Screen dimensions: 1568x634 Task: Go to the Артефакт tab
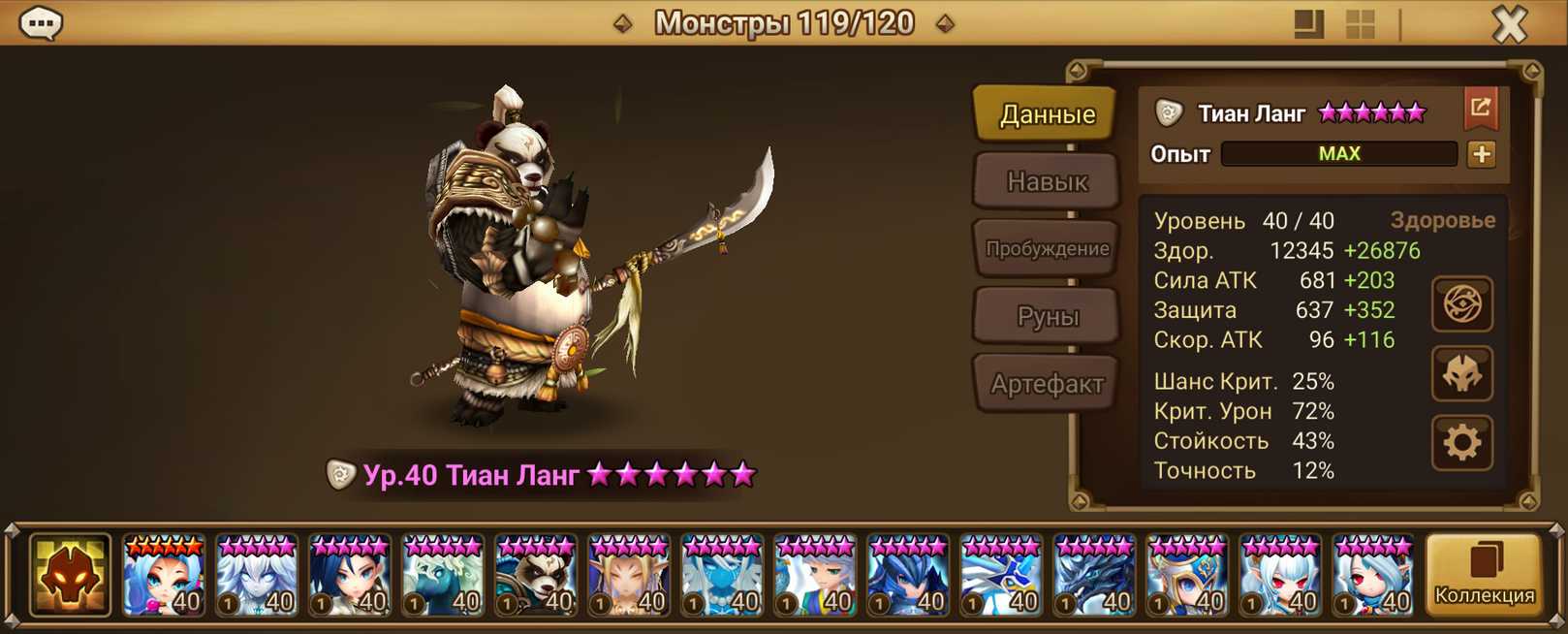tap(1047, 384)
